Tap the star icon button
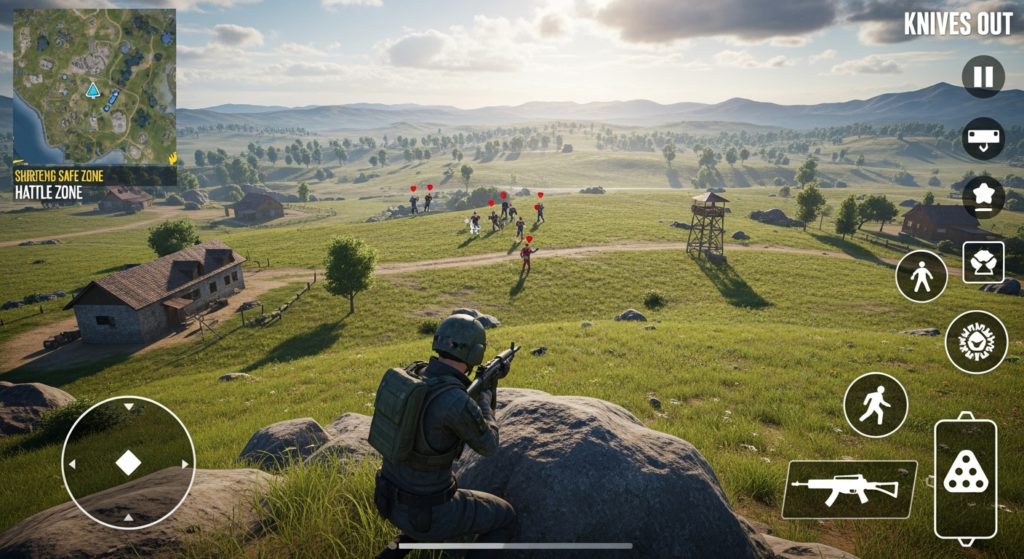 tap(983, 195)
